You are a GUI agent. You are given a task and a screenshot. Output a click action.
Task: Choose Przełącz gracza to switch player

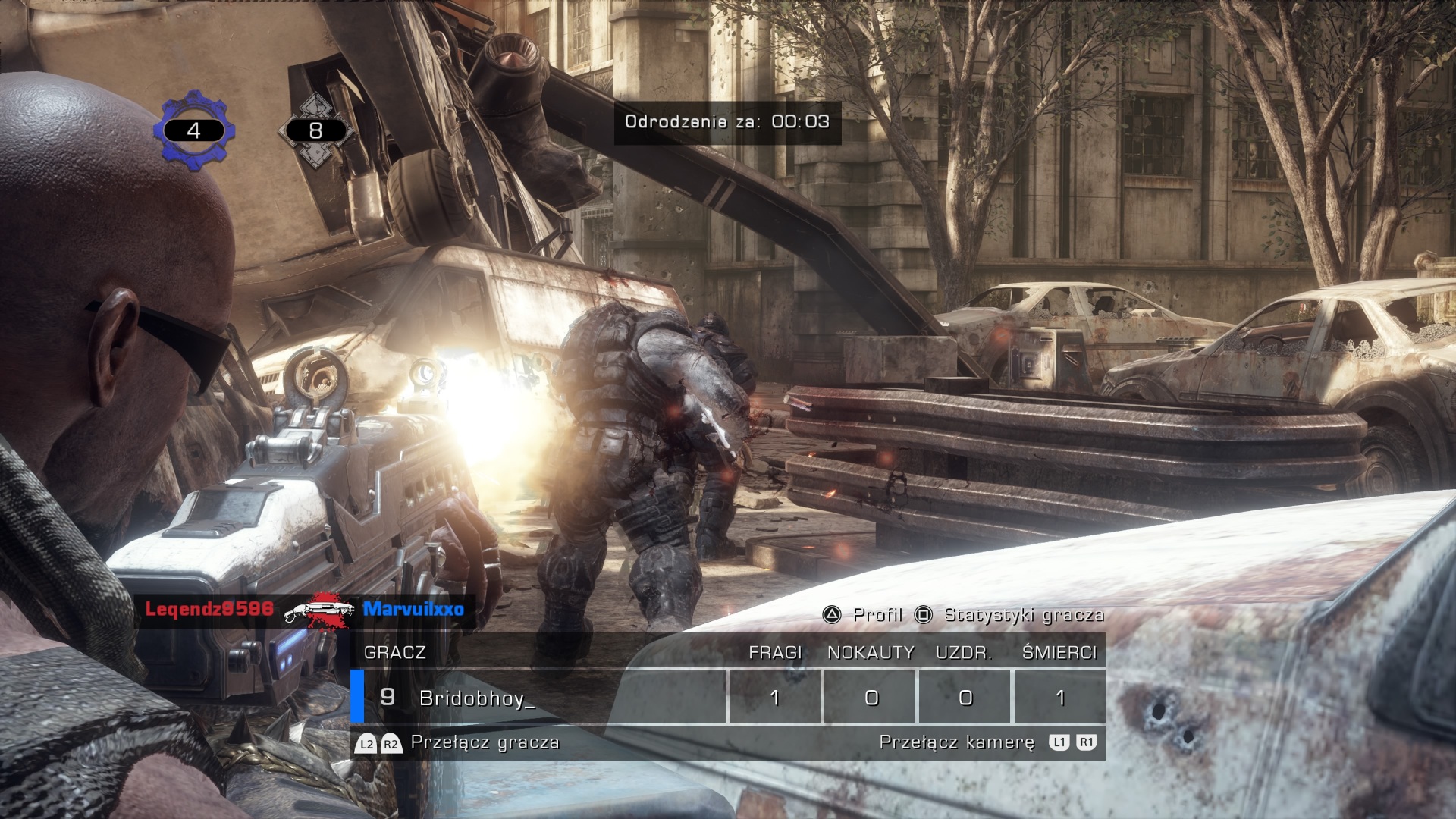458,742
